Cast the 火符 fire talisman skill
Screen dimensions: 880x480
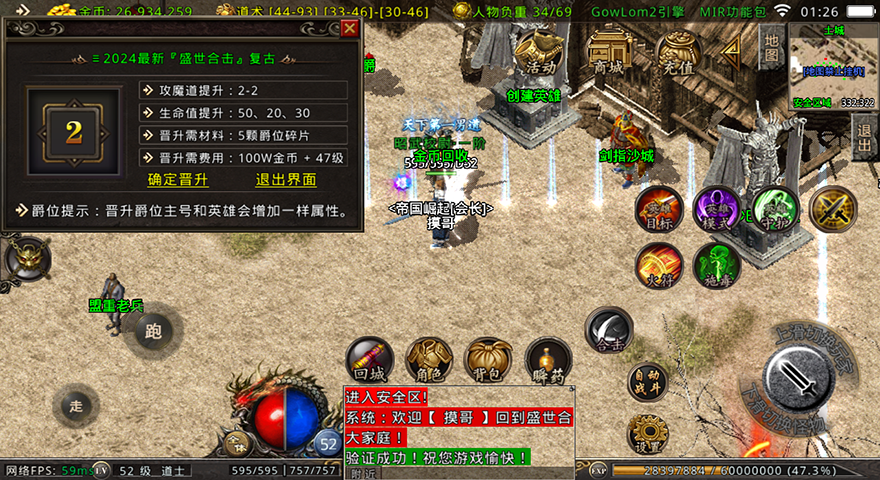click(659, 265)
